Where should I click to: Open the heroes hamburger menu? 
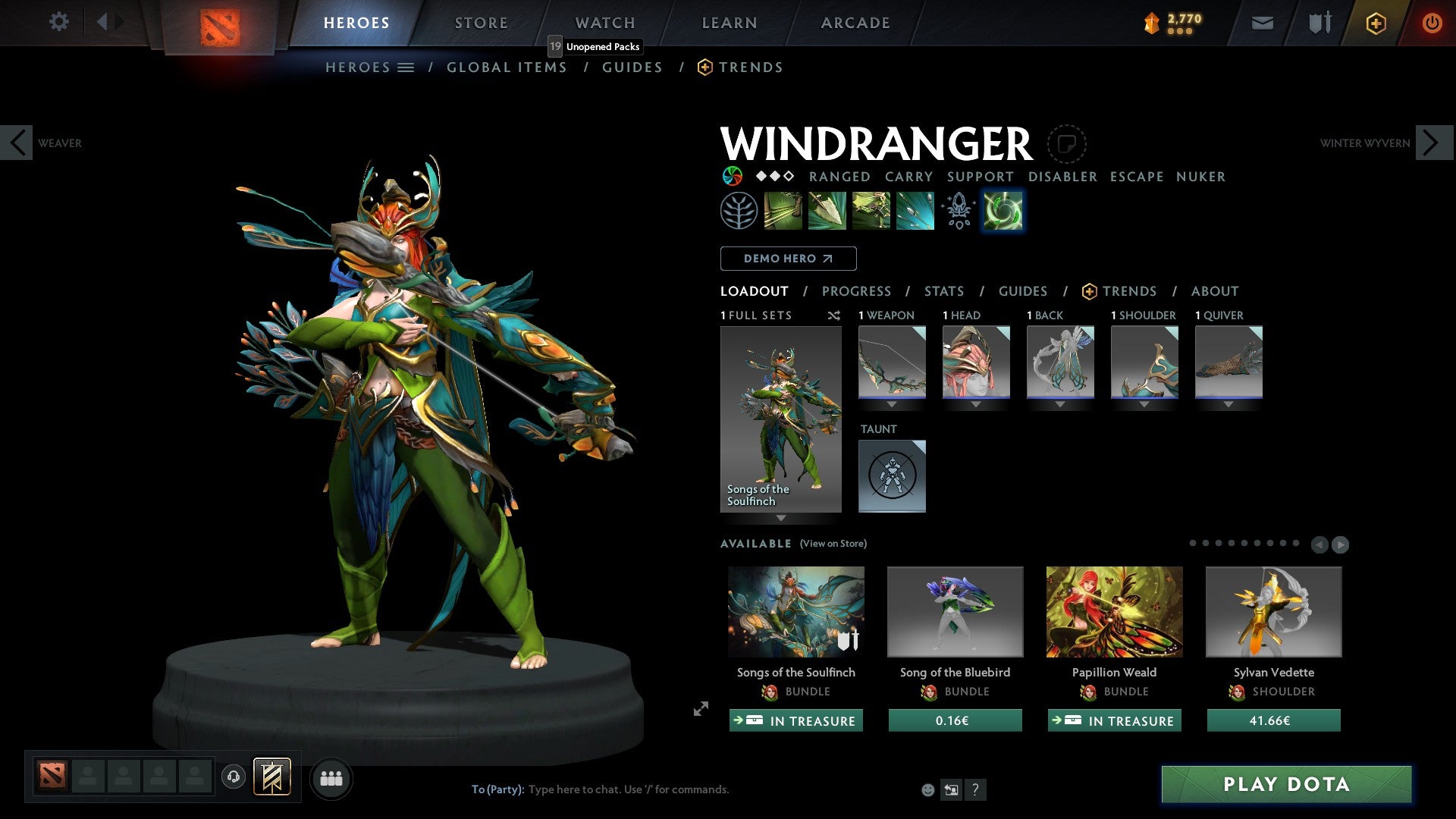point(405,67)
